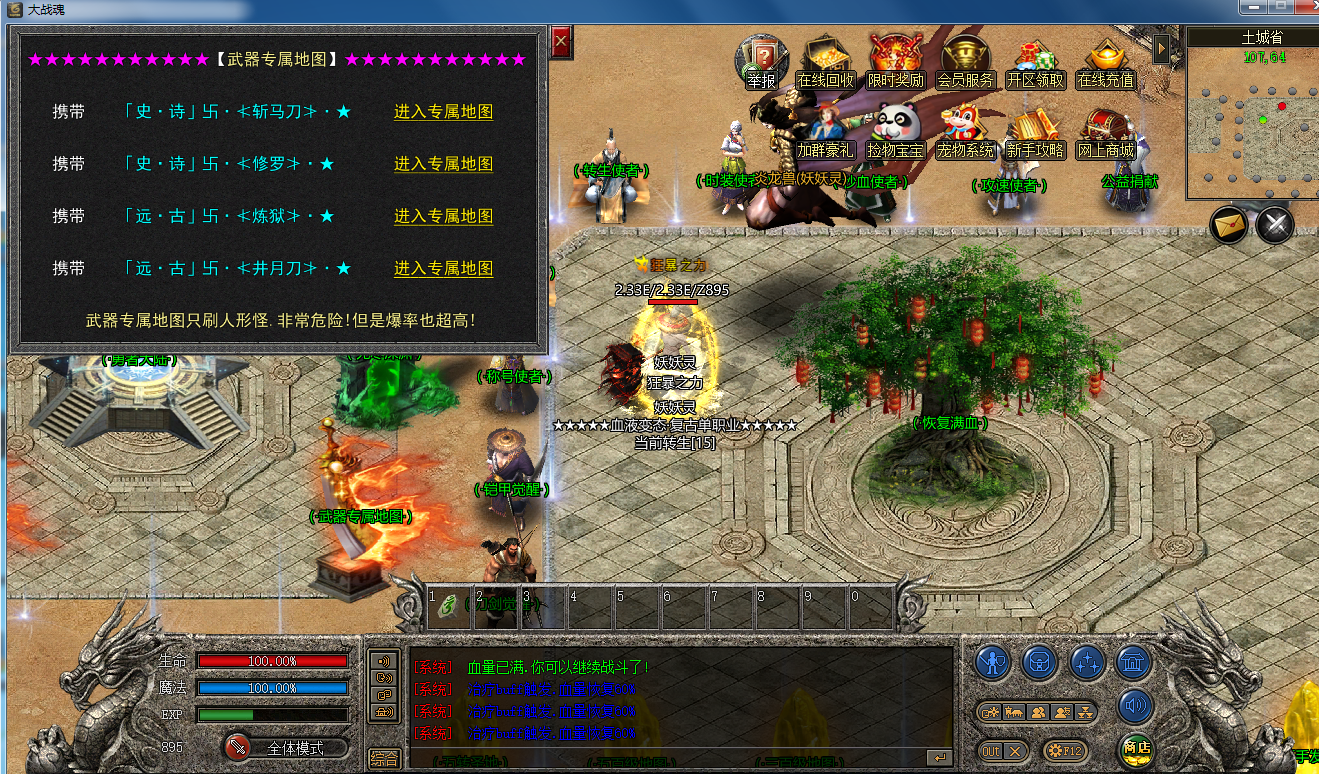Enter the 斩马刀 exclusive map link
This screenshot has height=774, width=1319.
click(443, 112)
